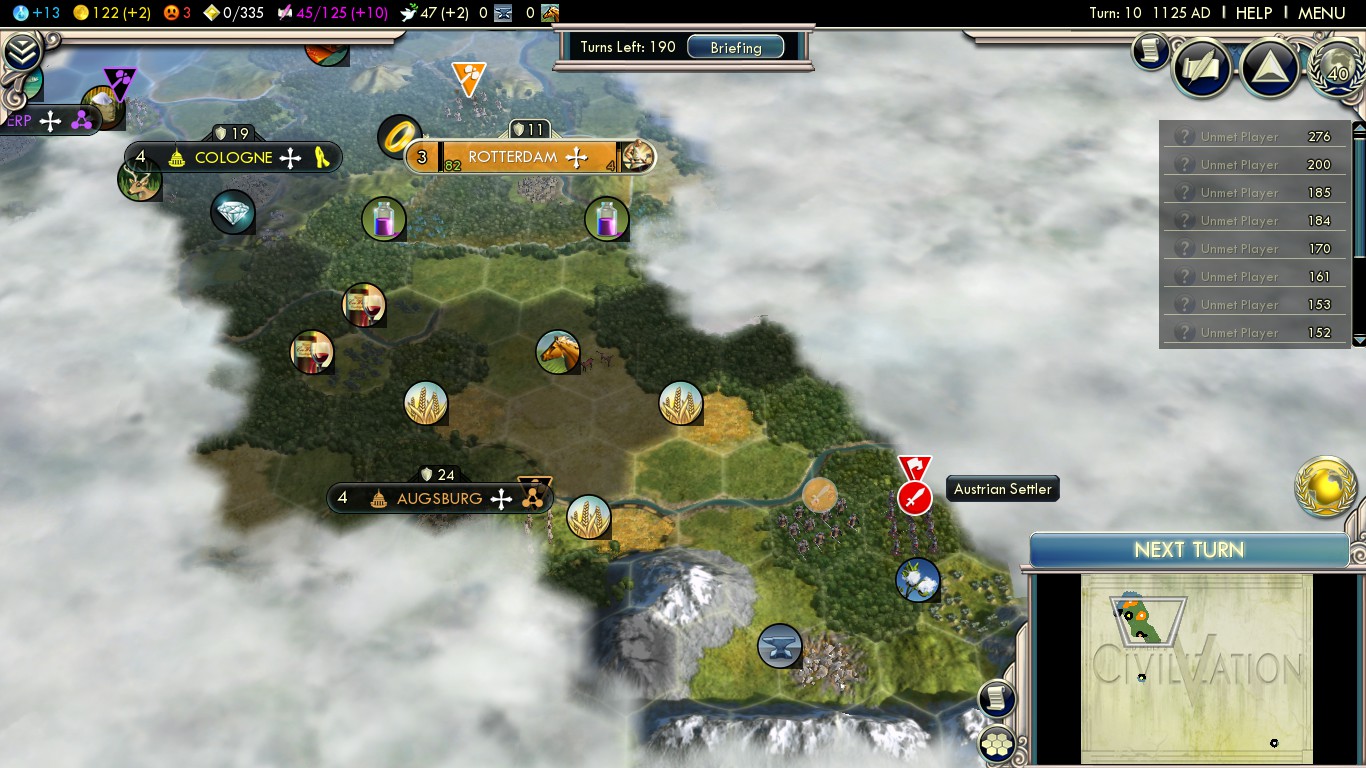End the turn with Next Turn
Image resolution: width=1366 pixels, height=768 pixels.
tap(1188, 550)
